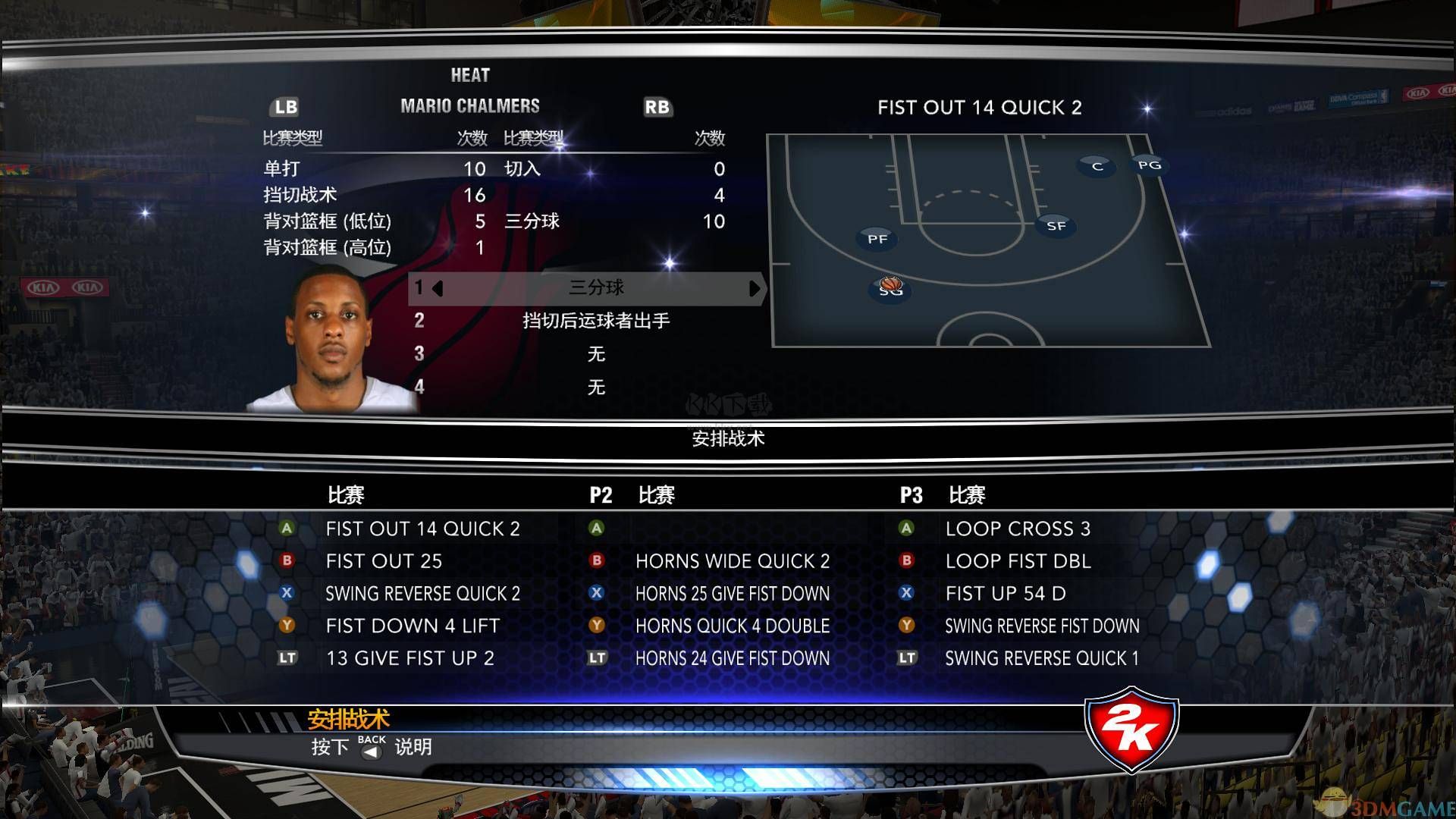The image size is (1456, 819).
Task: Click the X icon beside SWING REVERSE QUICK 2
Action: click(287, 594)
